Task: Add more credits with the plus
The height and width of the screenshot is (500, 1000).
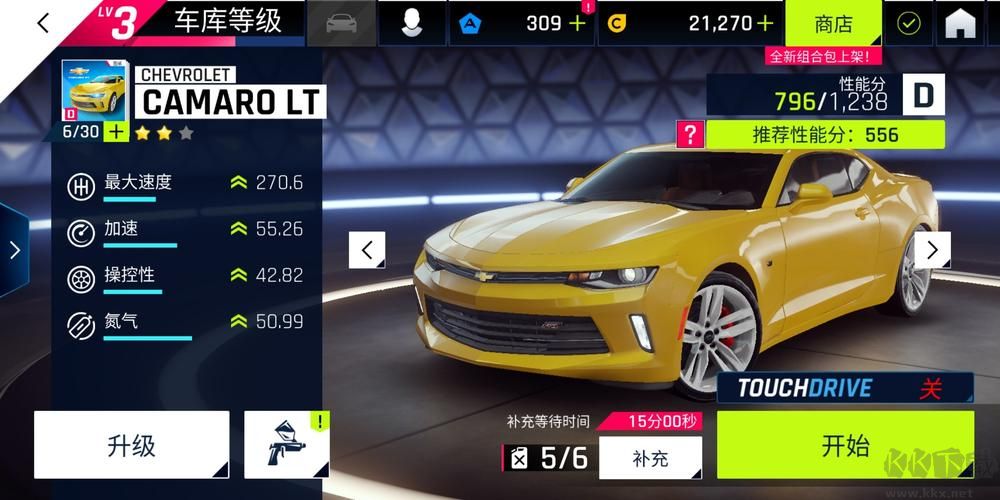Action: 765,23
